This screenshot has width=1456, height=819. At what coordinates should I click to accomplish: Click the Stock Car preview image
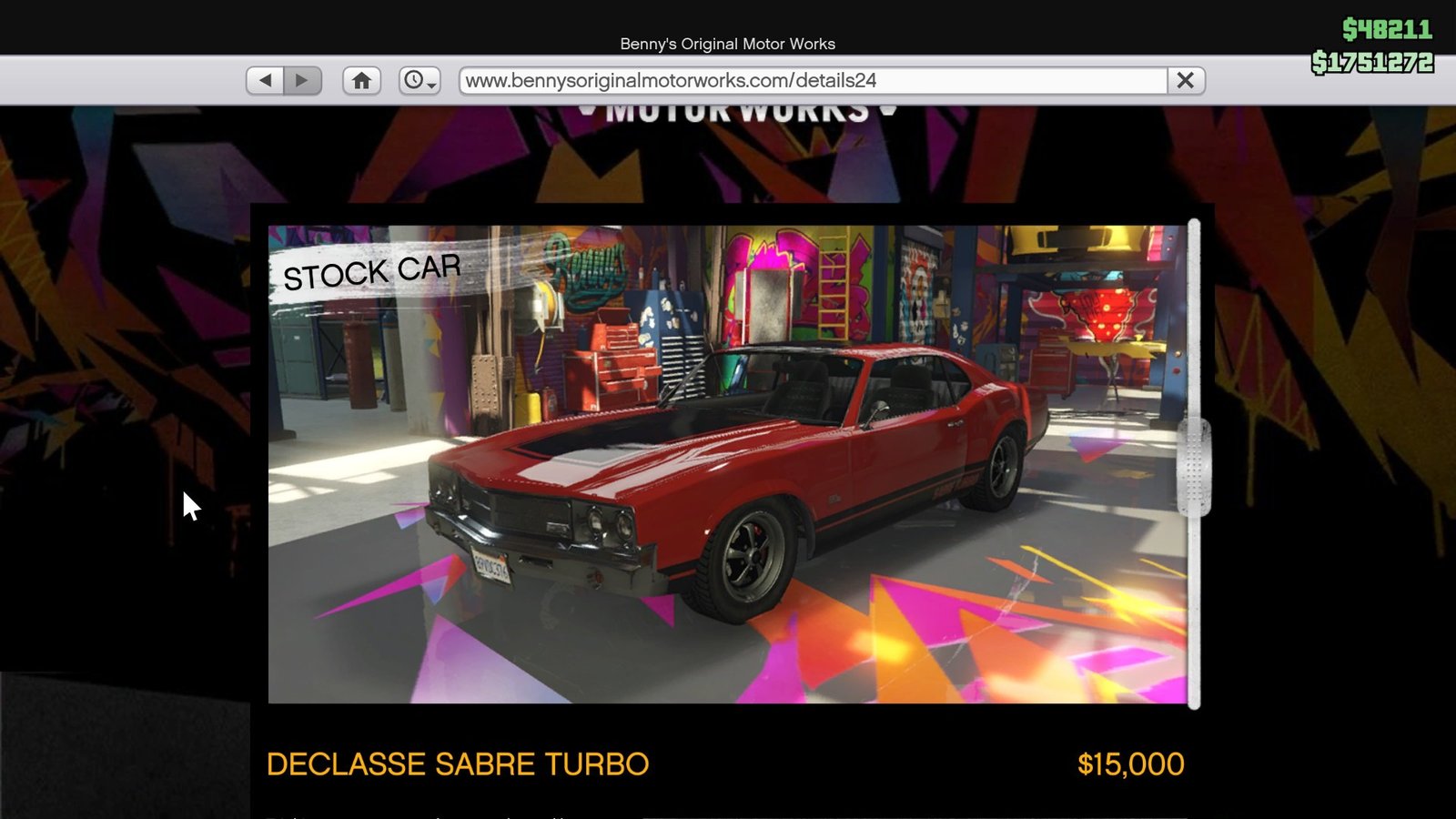(726, 464)
